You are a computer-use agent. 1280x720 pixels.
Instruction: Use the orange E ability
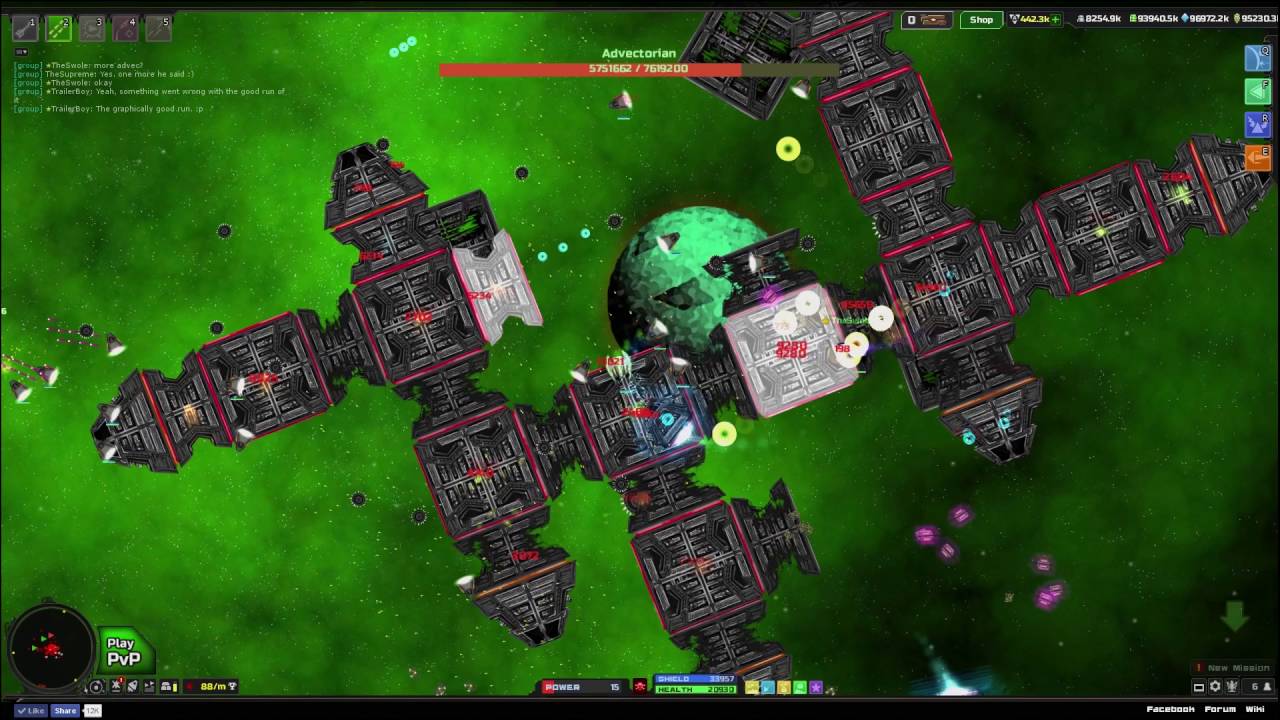(x=1257, y=158)
